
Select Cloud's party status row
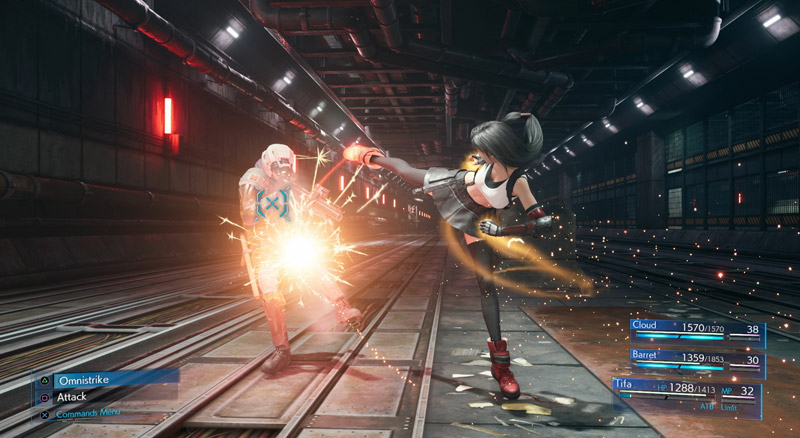click(x=697, y=330)
